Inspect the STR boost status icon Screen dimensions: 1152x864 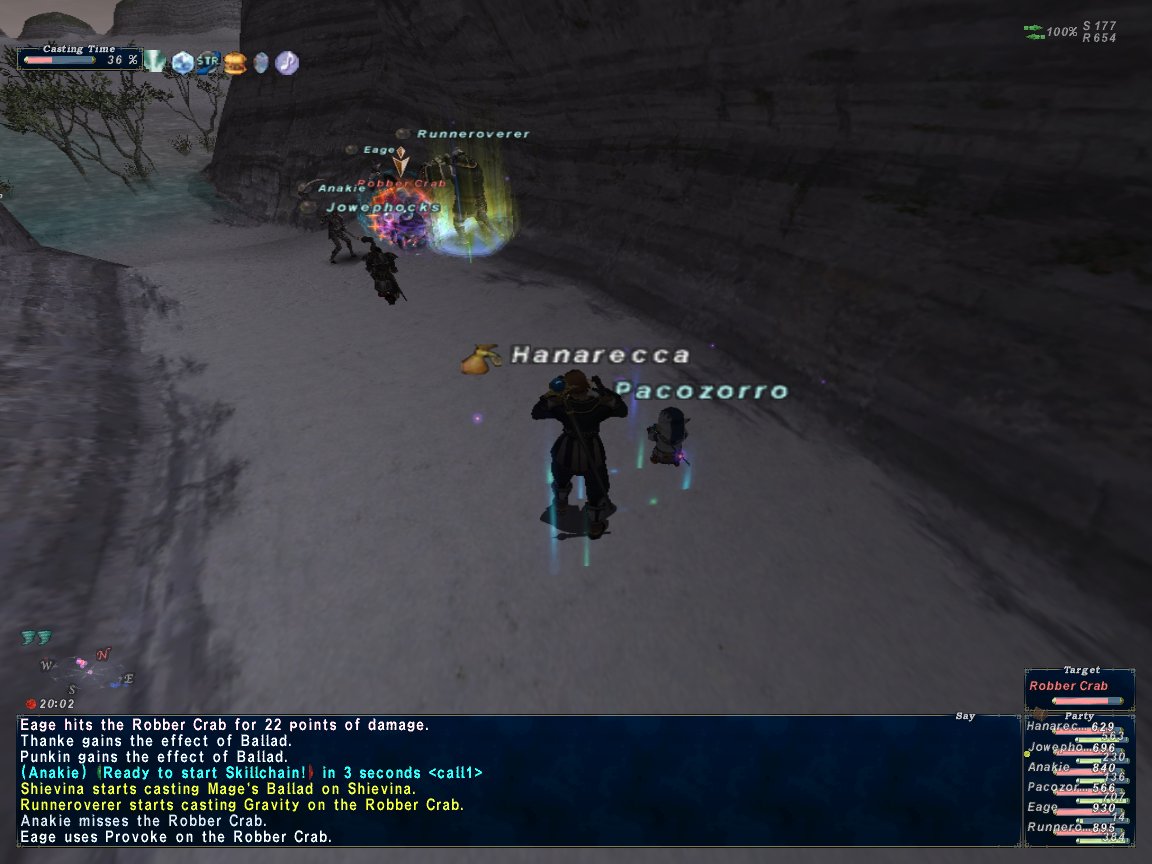(x=208, y=62)
